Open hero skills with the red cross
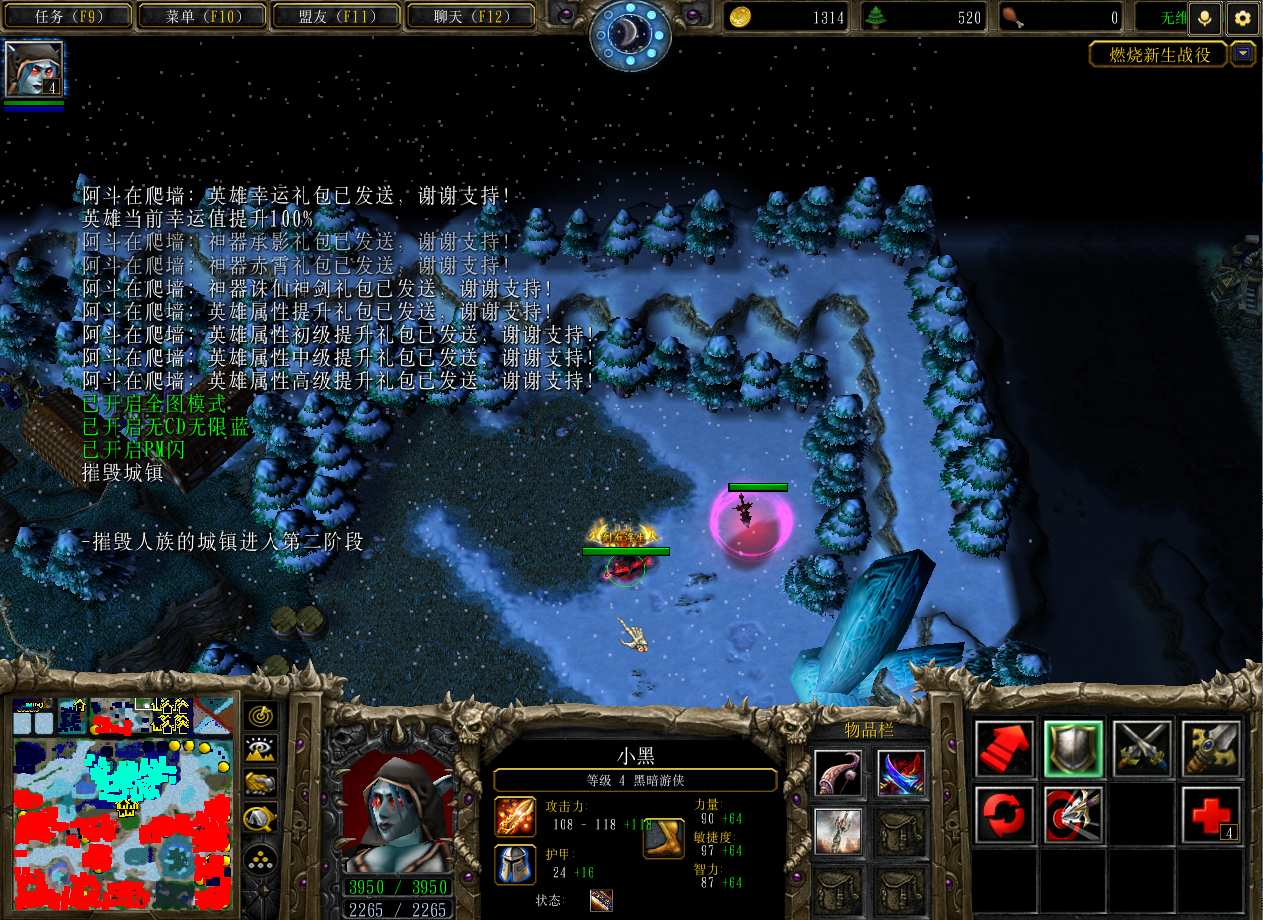Viewport: 1263px width, 920px height. click(1211, 815)
